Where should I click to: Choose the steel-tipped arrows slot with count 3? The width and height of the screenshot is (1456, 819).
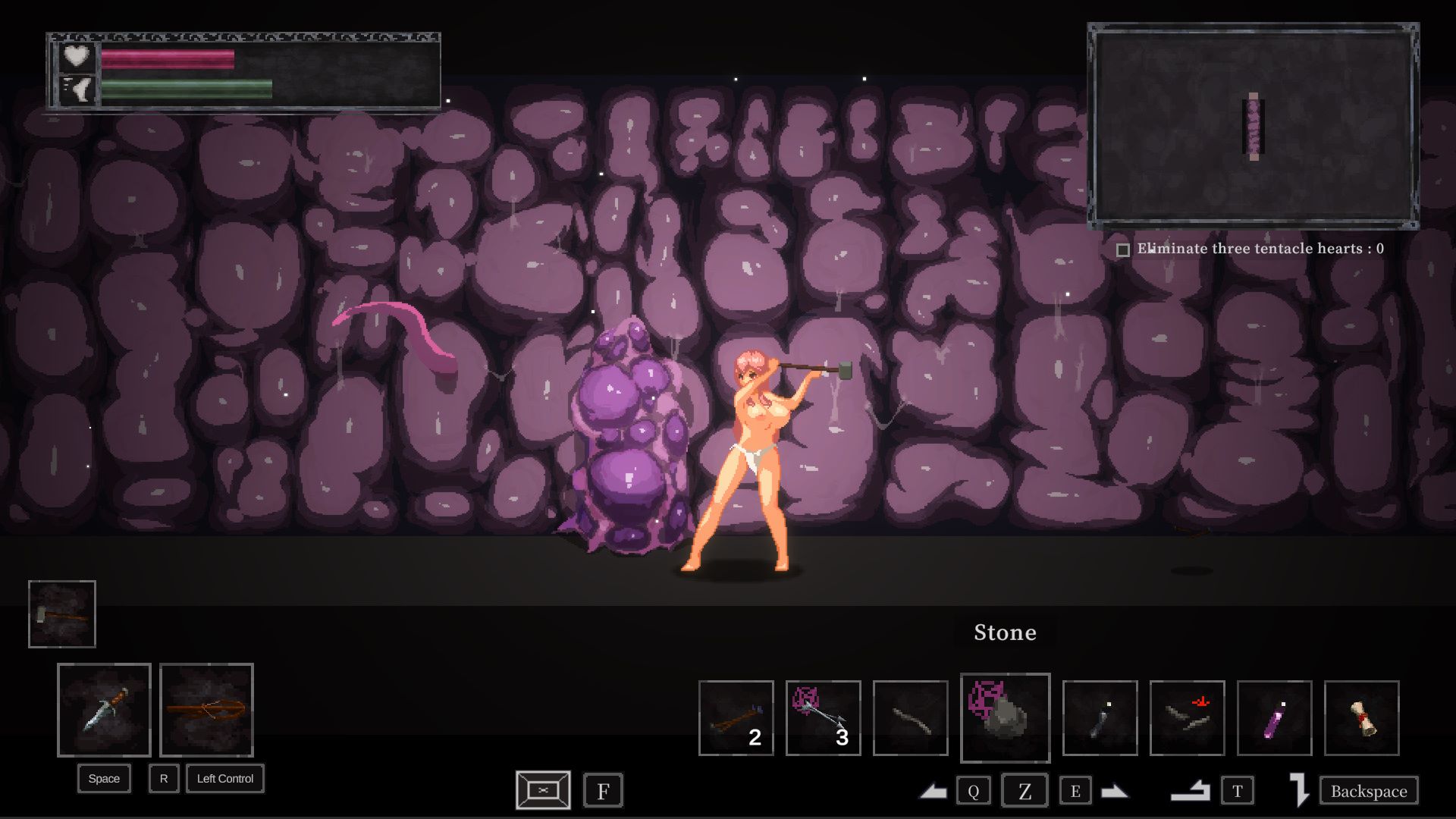(x=823, y=718)
